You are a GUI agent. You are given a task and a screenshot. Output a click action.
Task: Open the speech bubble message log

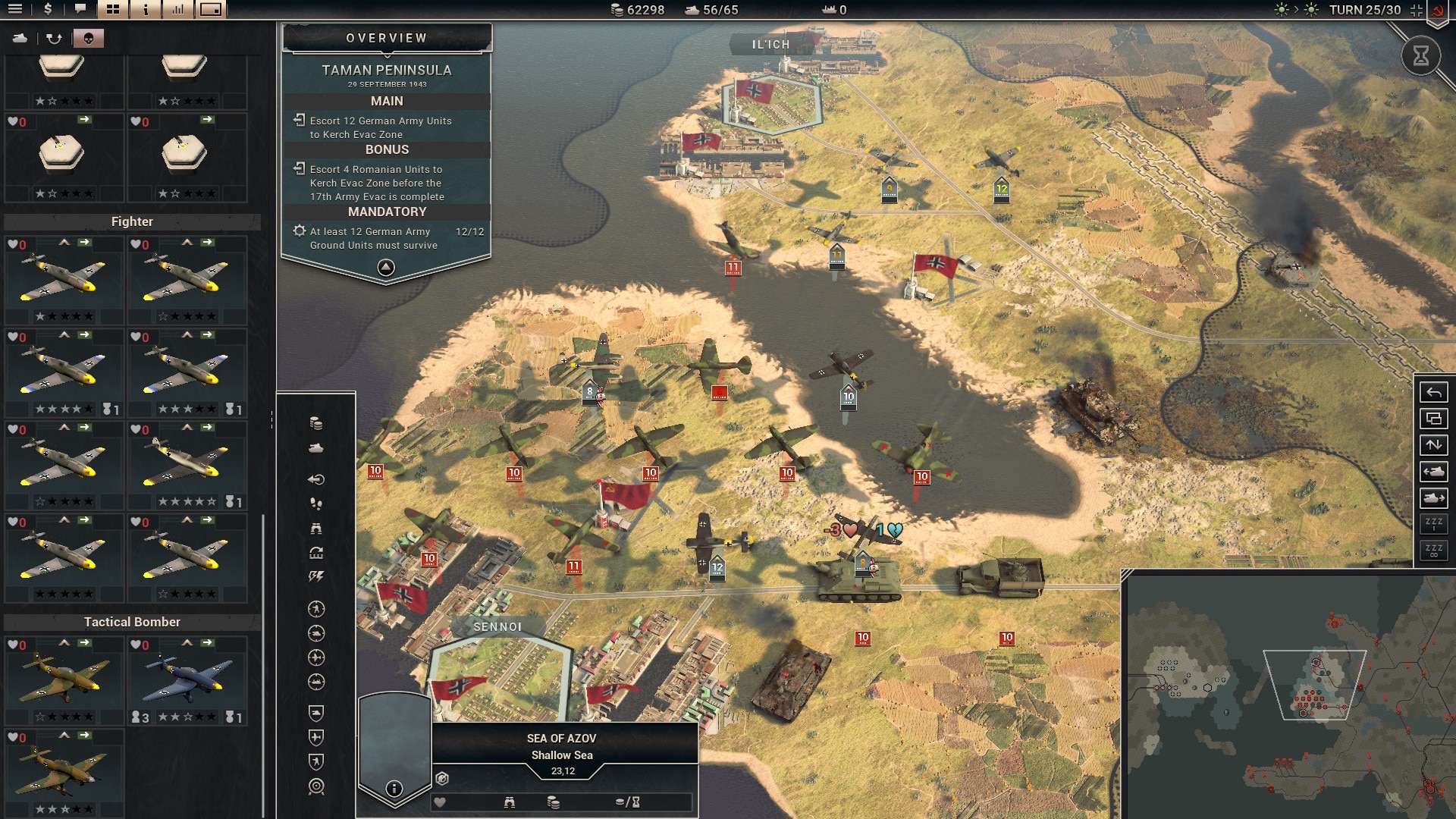(80, 9)
